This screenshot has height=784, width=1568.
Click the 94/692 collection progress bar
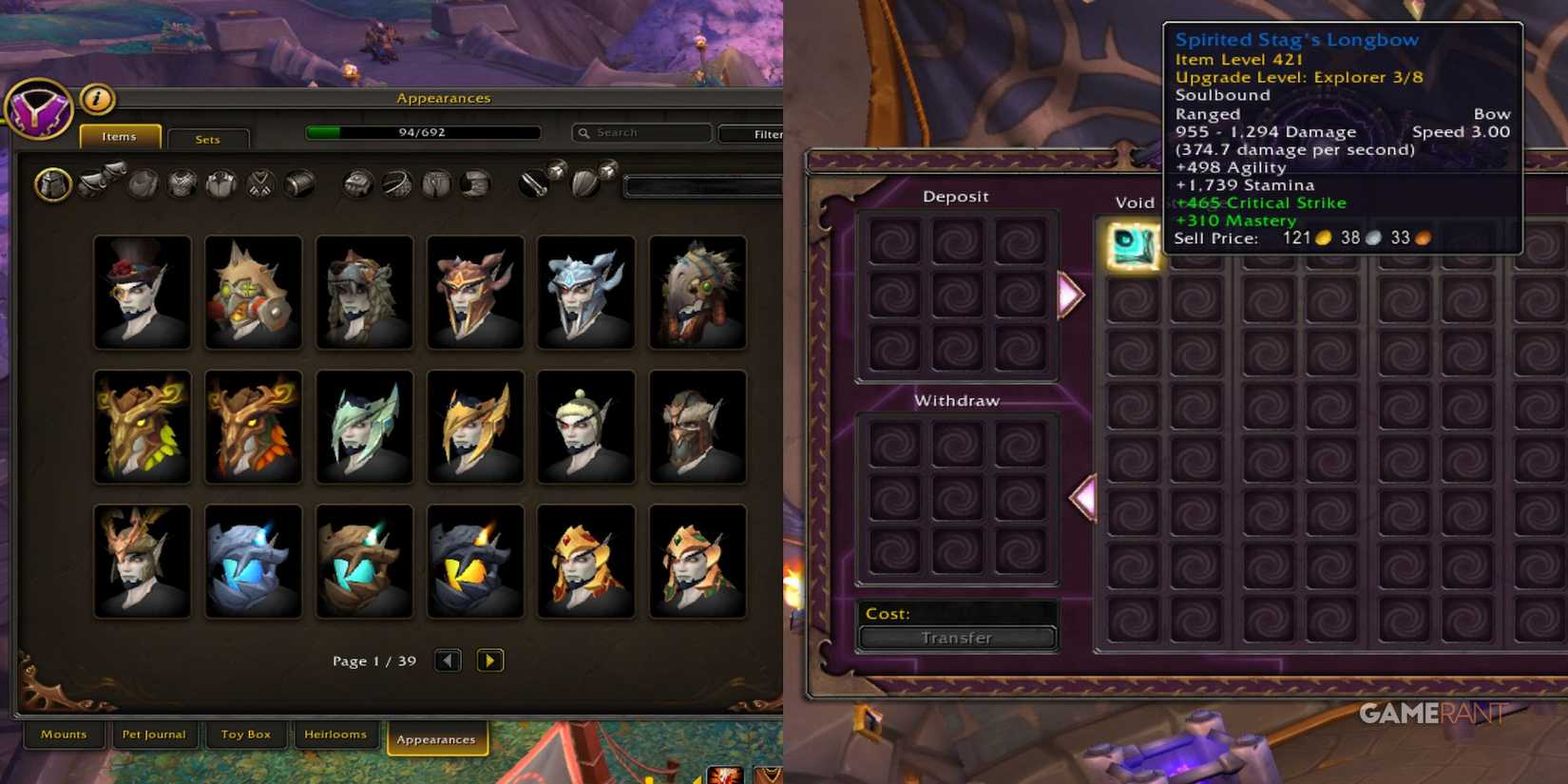pos(422,132)
